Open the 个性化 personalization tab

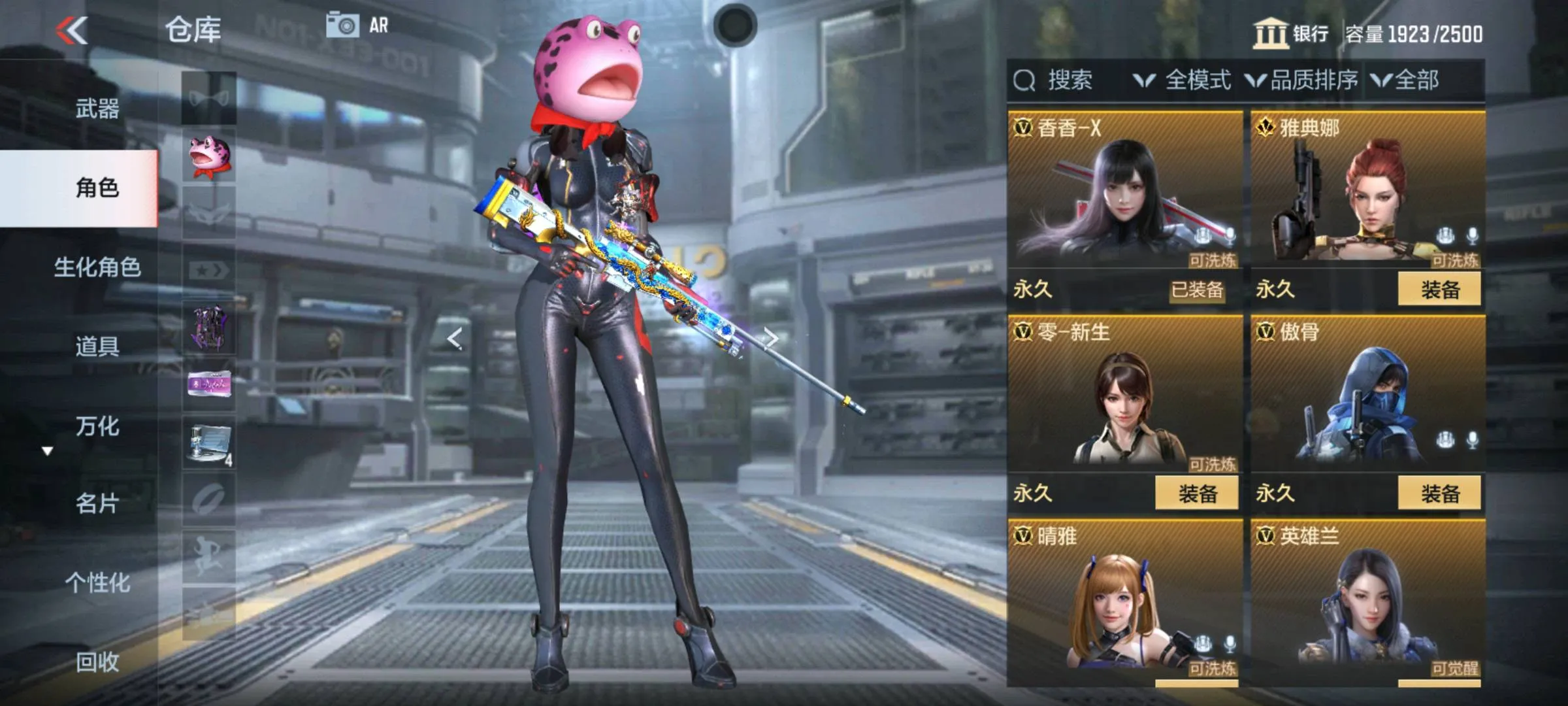pyautogui.click(x=97, y=582)
